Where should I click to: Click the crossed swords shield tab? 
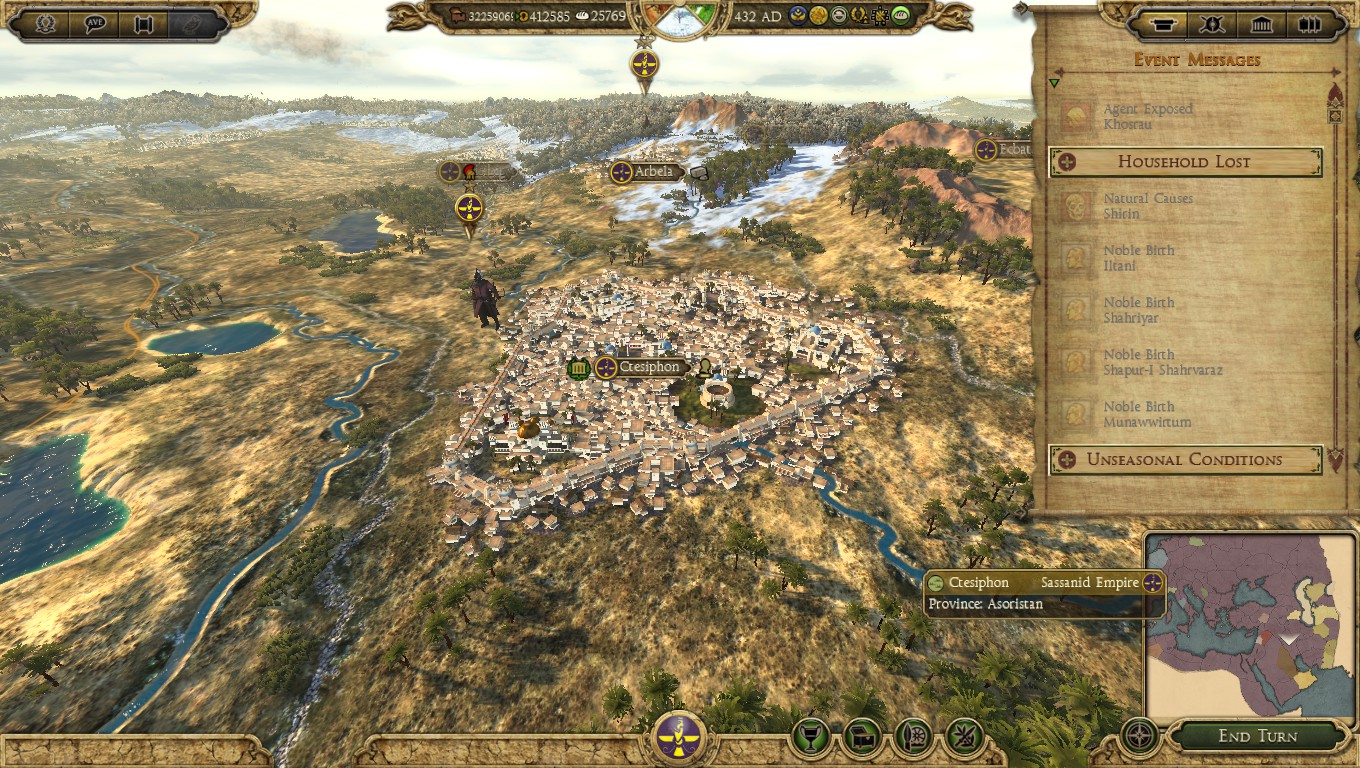[x=1211, y=24]
